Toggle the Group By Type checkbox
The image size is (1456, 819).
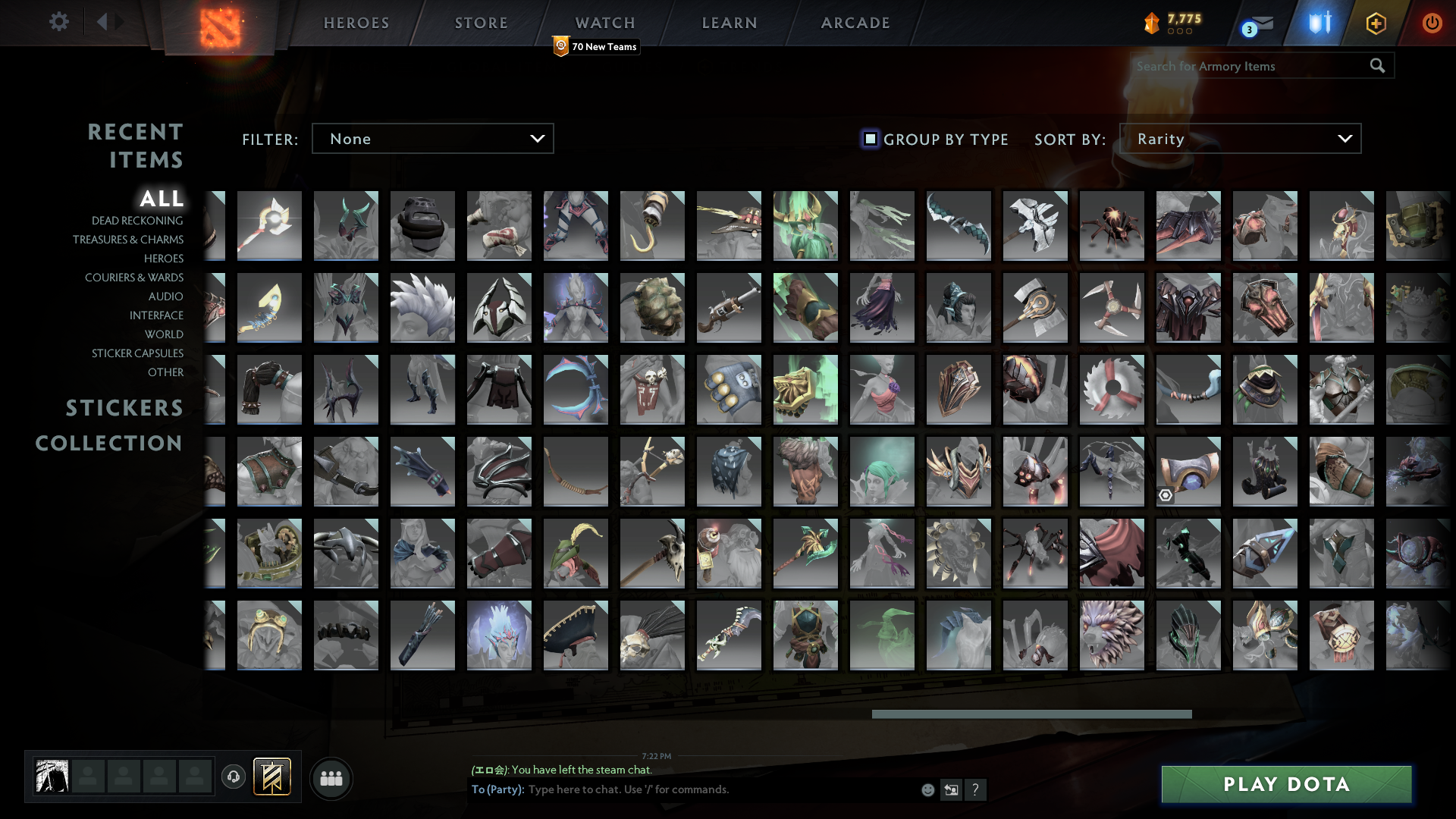point(869,139)
